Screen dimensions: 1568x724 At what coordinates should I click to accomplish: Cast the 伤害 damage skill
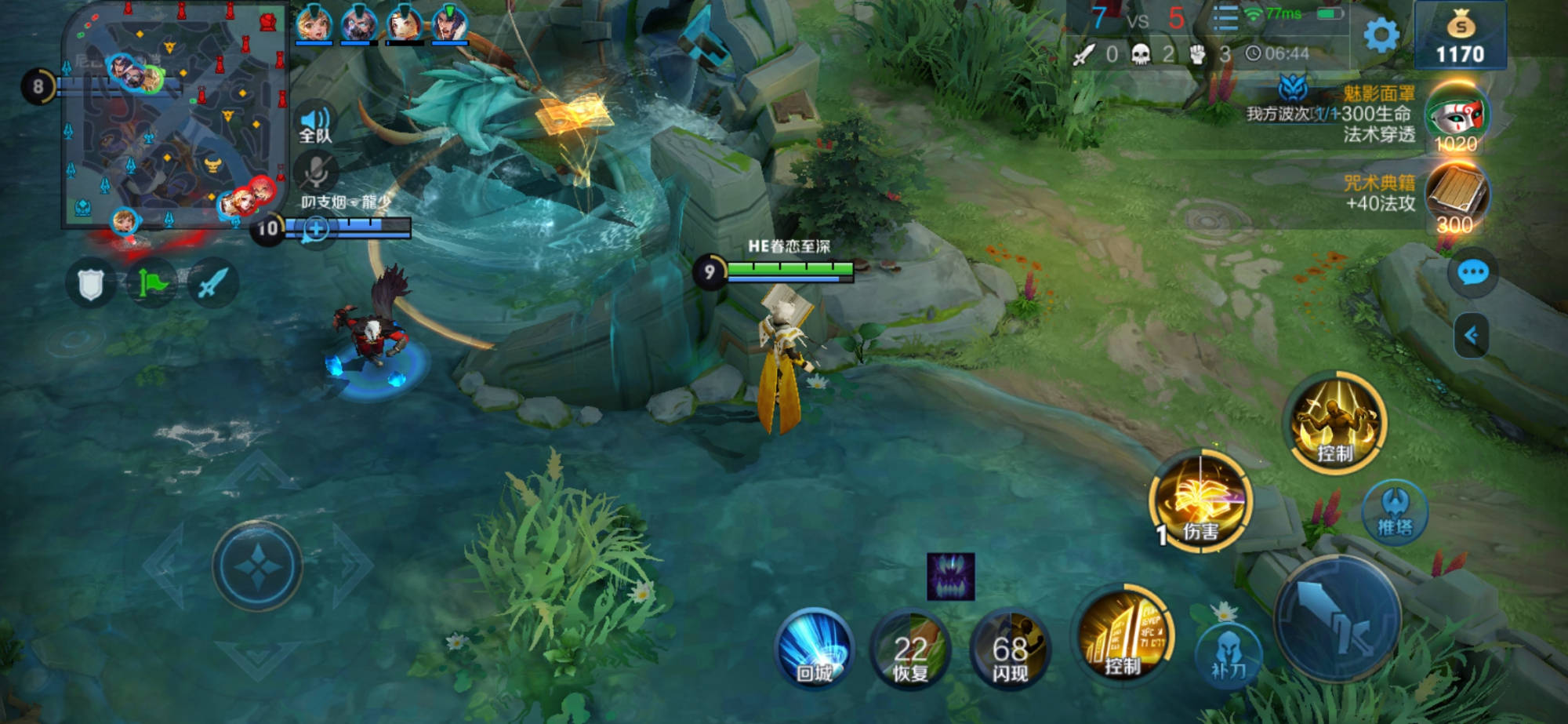(x=1200, y=502)
